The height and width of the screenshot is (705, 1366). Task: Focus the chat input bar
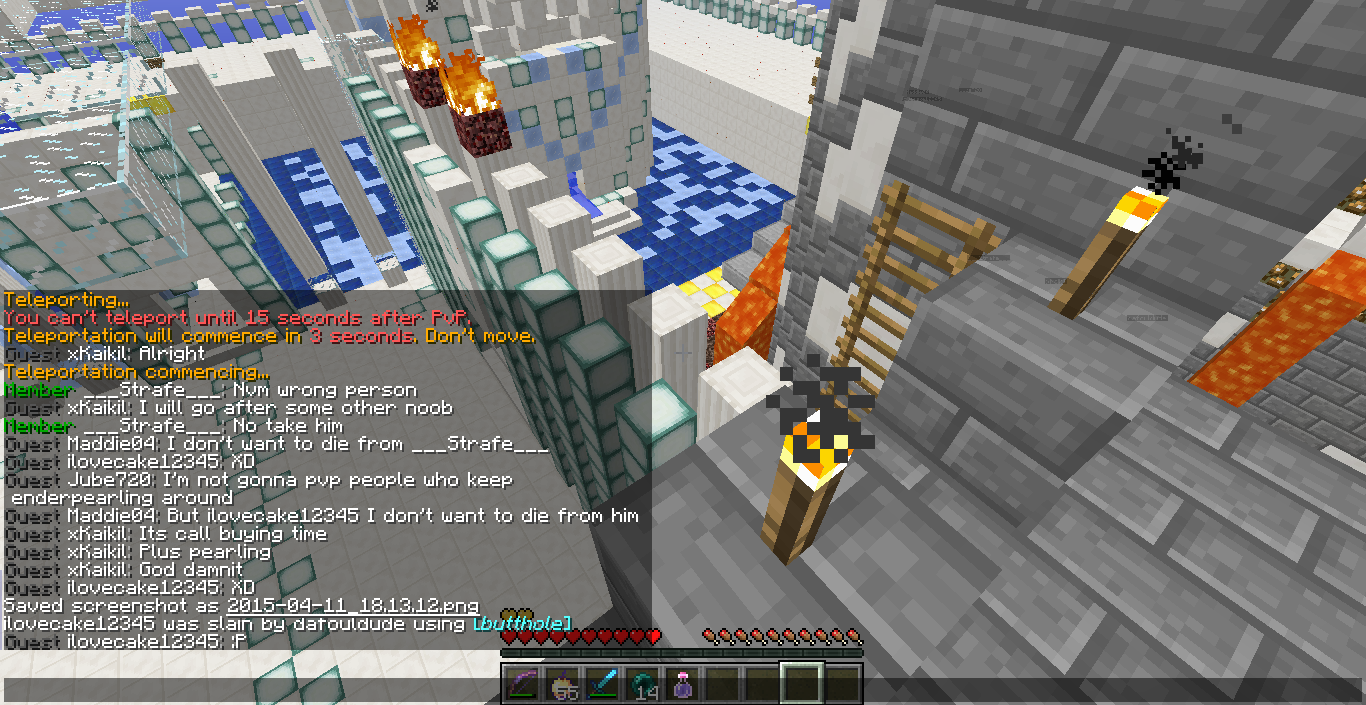point(250,690)
